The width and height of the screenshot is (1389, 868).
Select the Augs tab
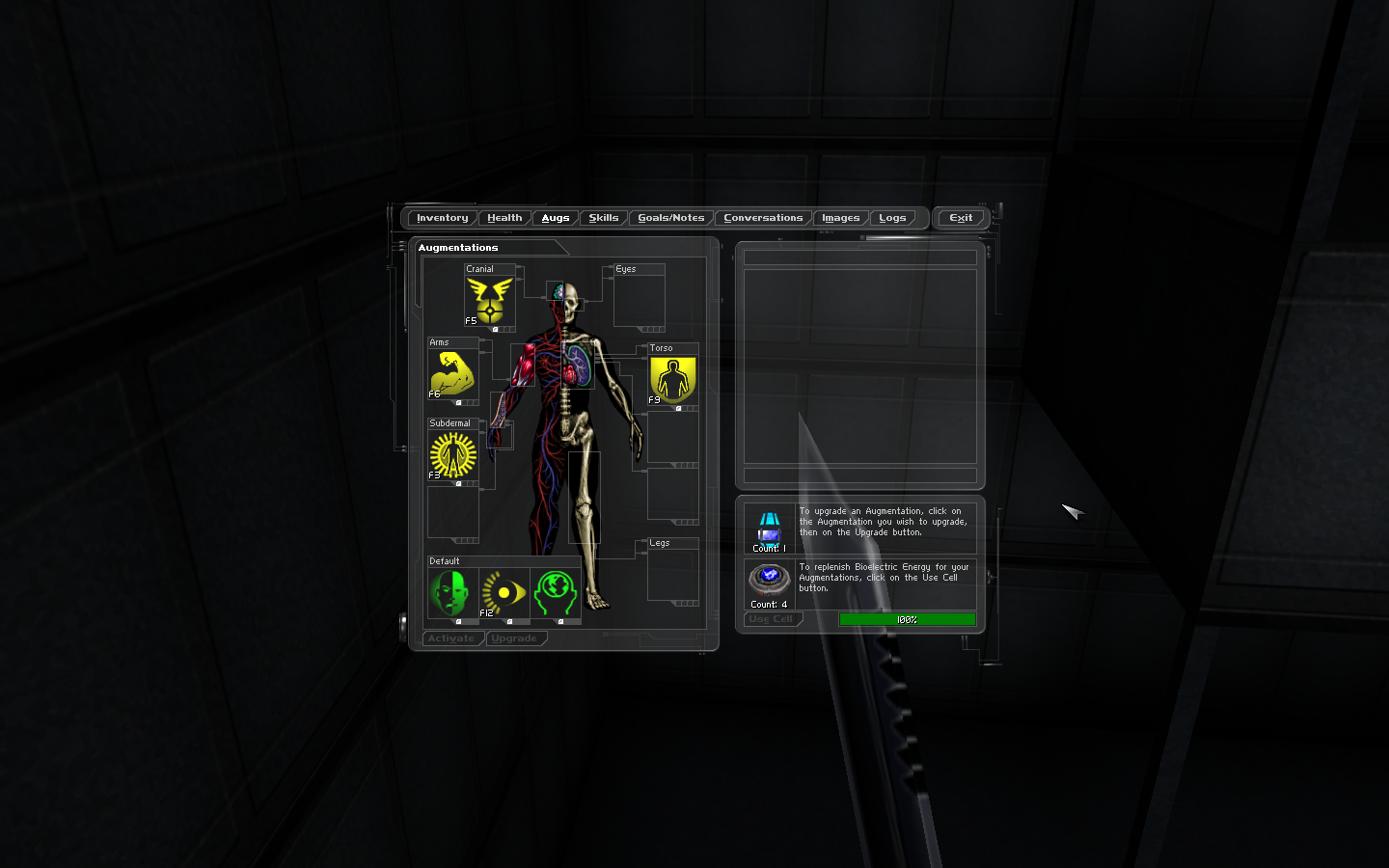(x=556, y=218)
